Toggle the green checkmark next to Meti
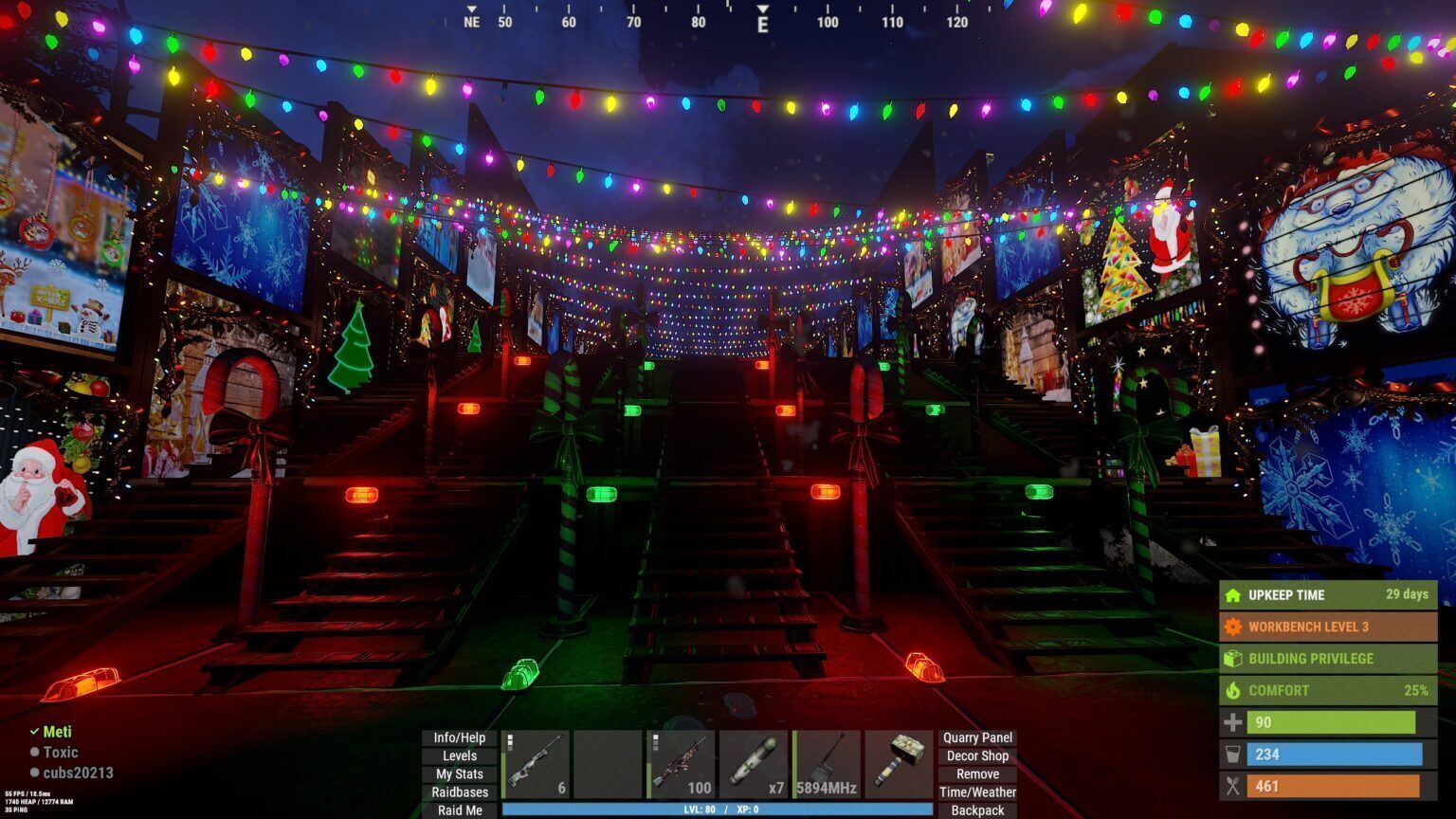1456x819 pixels. [x=36, y=732]
